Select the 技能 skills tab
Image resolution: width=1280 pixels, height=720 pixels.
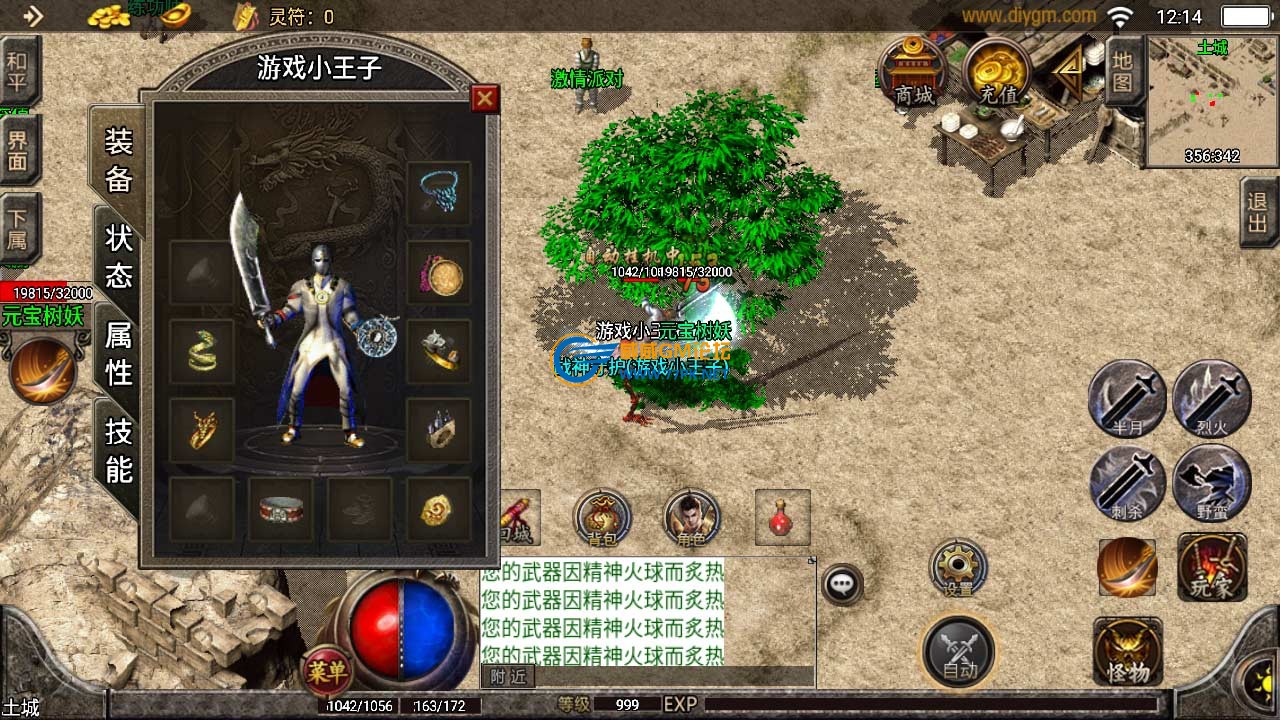point(120,450)
